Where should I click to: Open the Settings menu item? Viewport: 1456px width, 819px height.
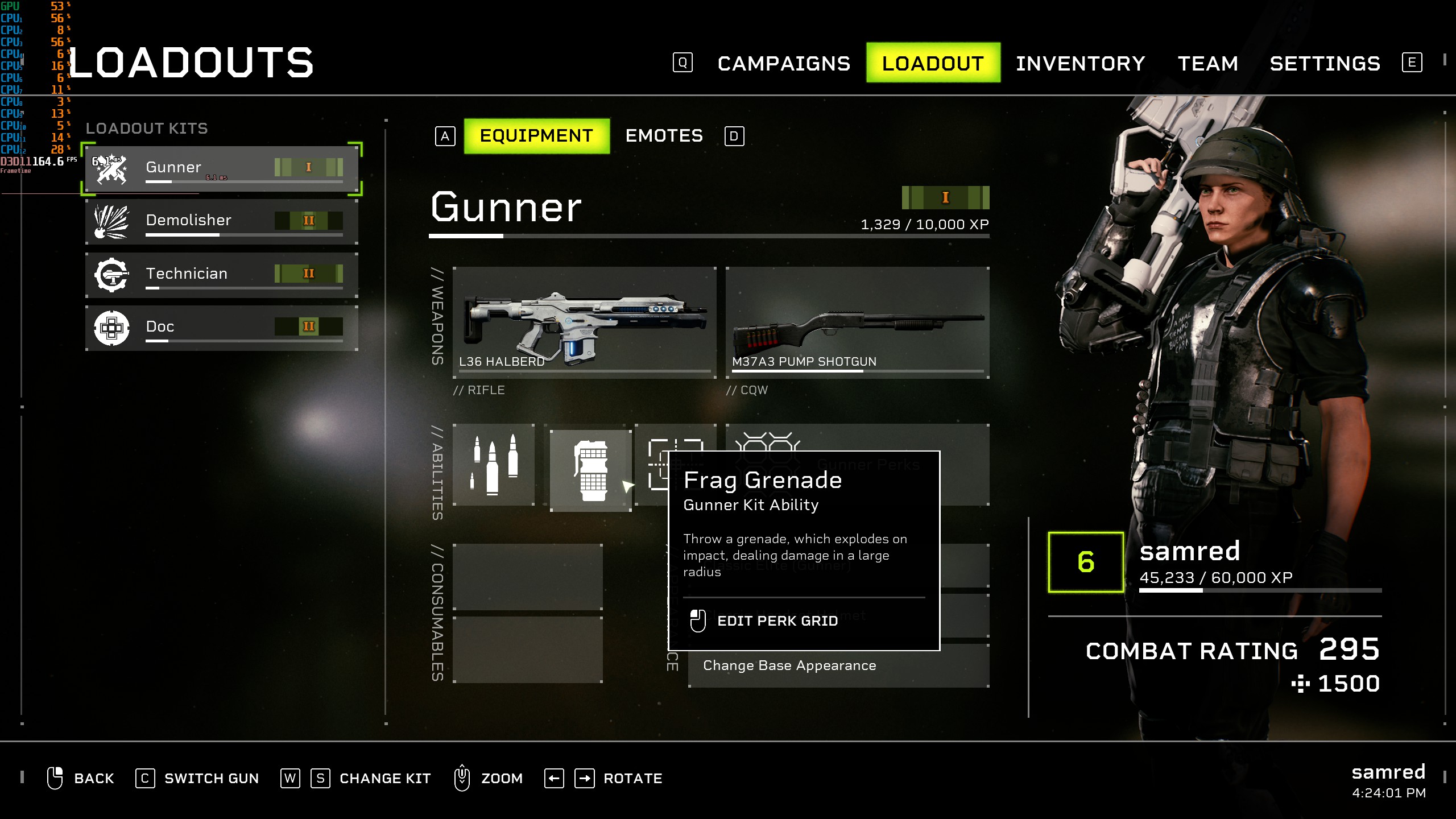(1325, 63)
